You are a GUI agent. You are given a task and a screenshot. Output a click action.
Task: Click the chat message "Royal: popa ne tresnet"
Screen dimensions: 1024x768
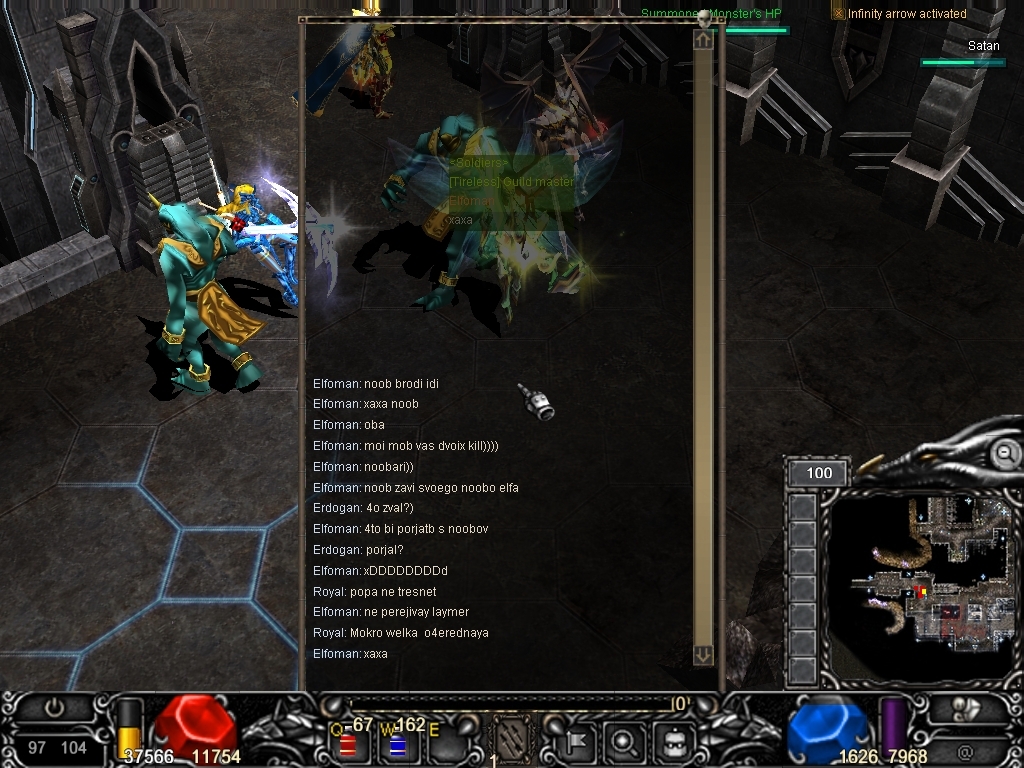pos(375,592)
